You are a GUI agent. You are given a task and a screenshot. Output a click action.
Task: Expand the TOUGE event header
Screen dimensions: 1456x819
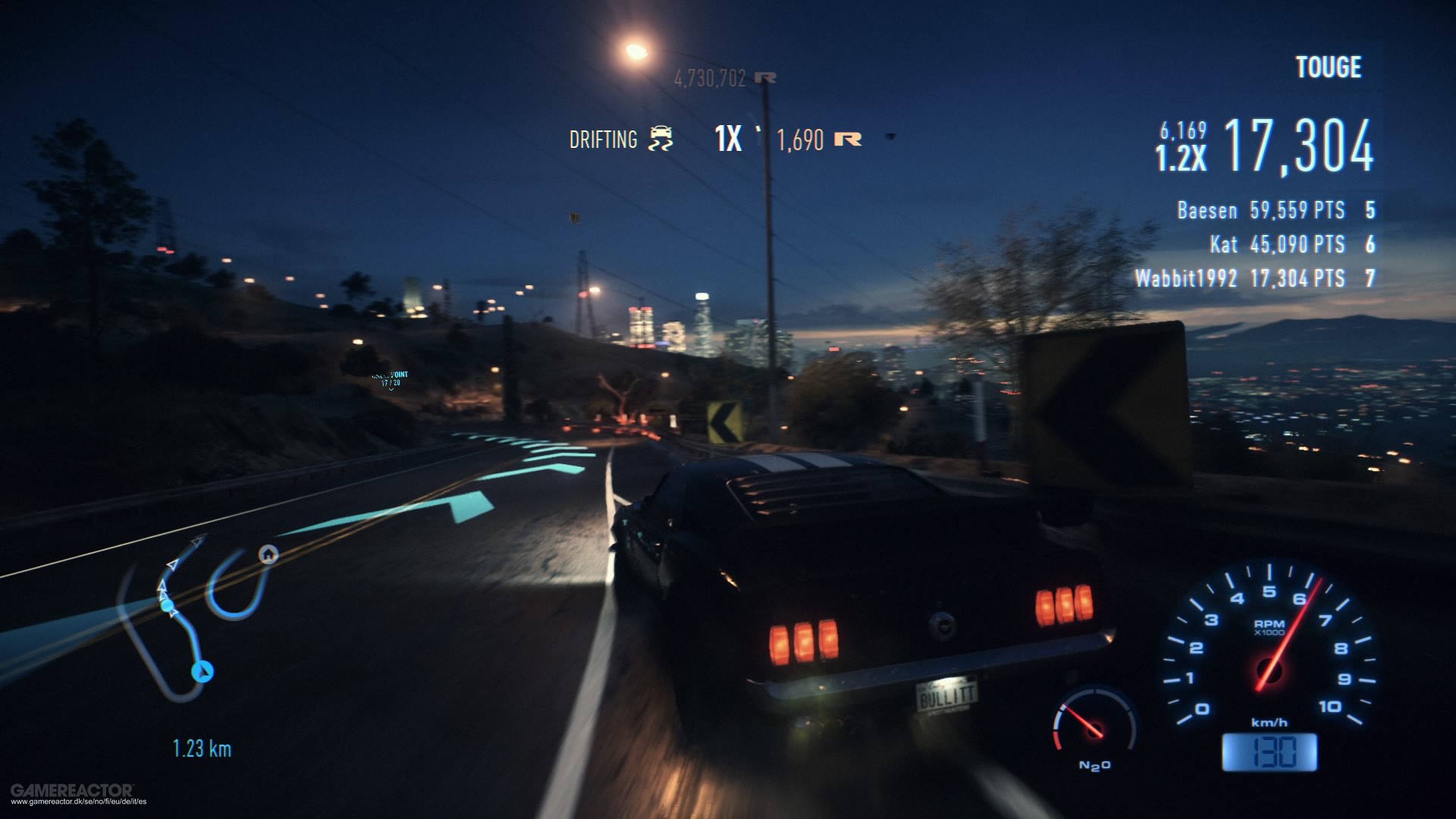click(x=1327, y=68)
